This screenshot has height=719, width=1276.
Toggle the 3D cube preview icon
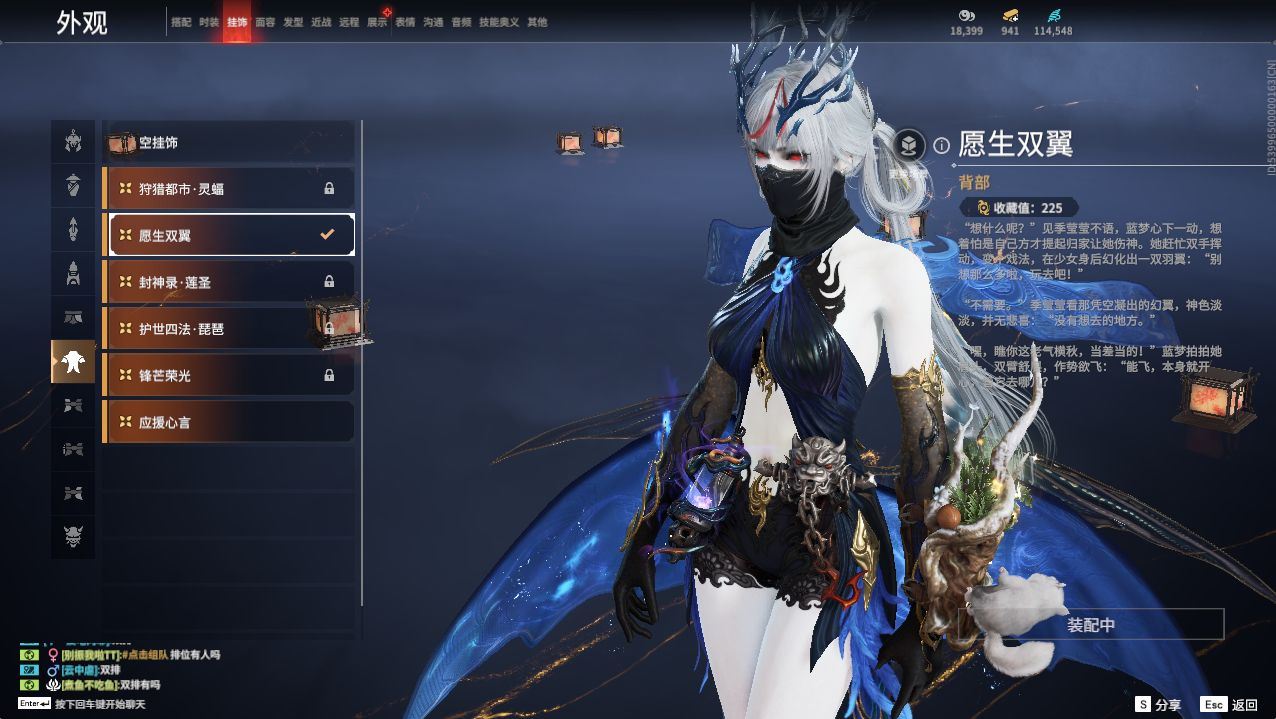point(909,146)
